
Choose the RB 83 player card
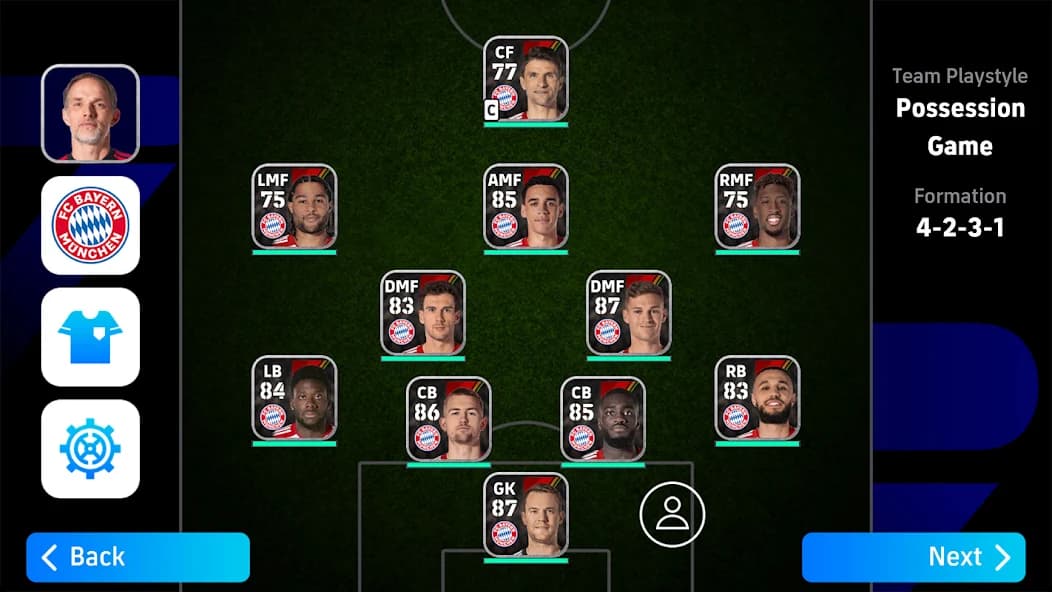point(757,397)
